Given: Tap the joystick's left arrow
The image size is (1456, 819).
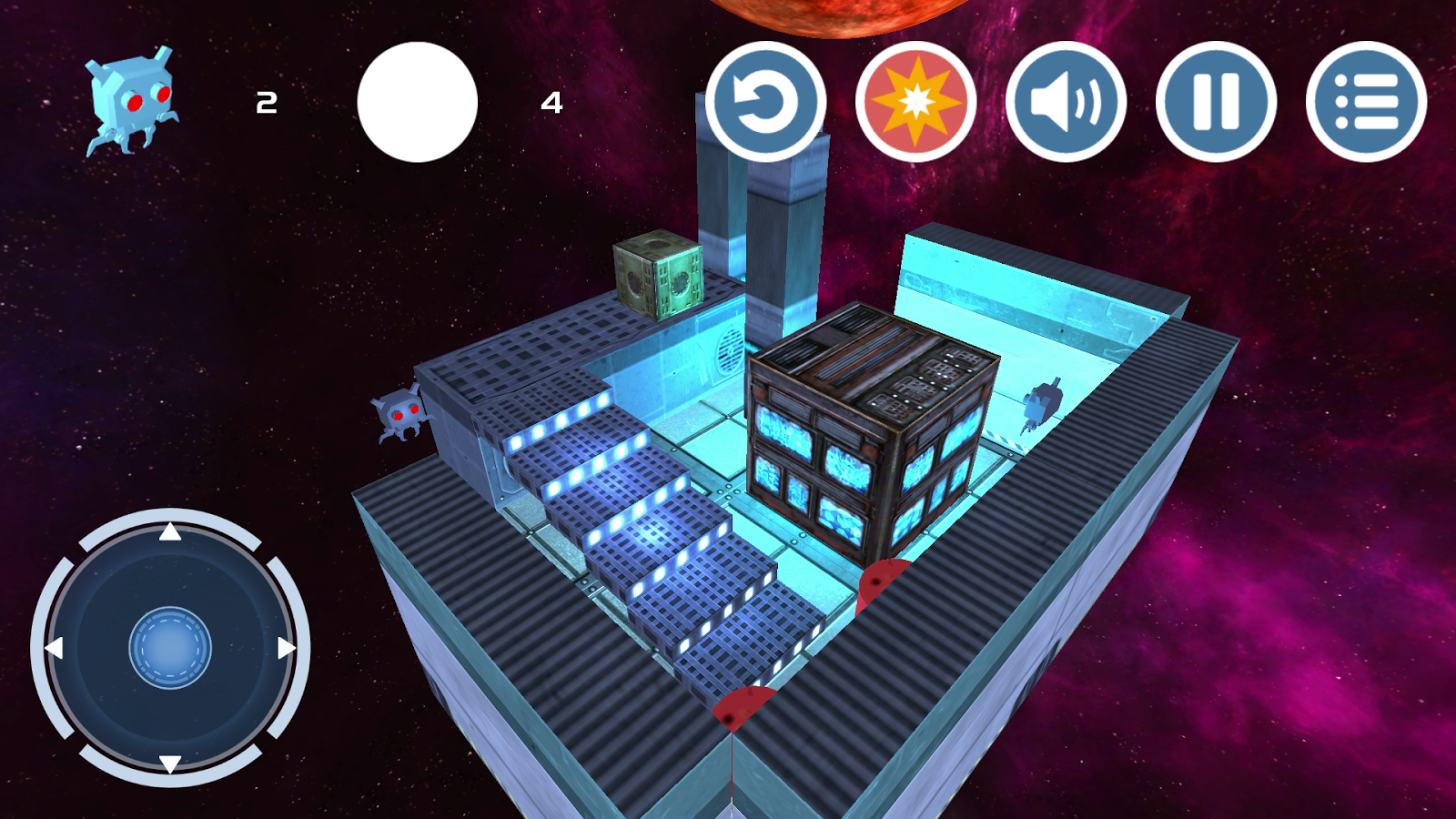Looking at the screenshot, I should 55,648.
